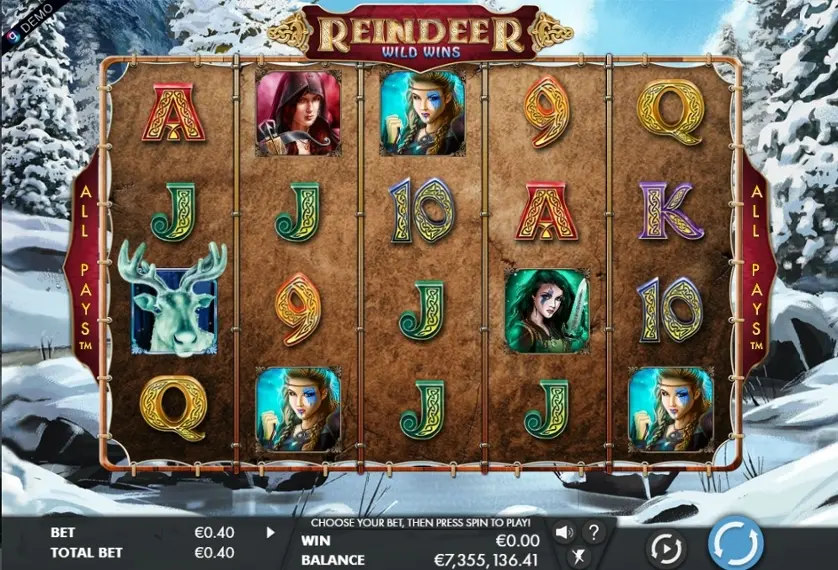The width and height of the screenshot is (838, 570).
Task: Toggle the sound speaker icon
Action: (564, 532)
